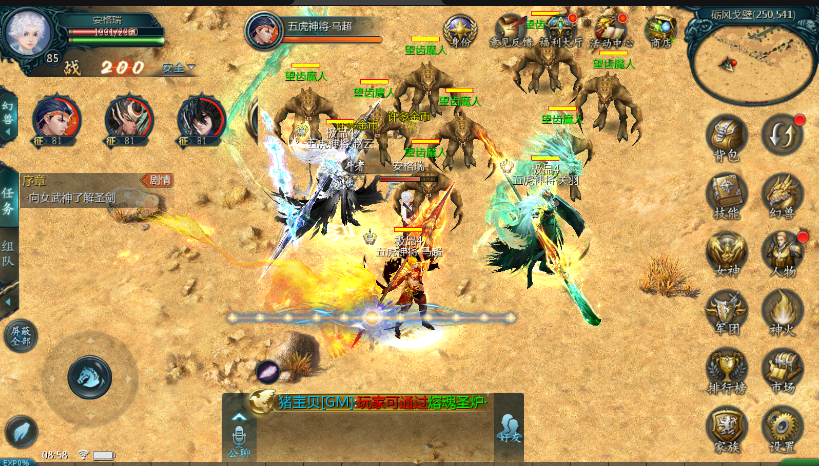Screen dimensions: 819x466
Task: Open the 军团 legion menu
Action: 727,309
